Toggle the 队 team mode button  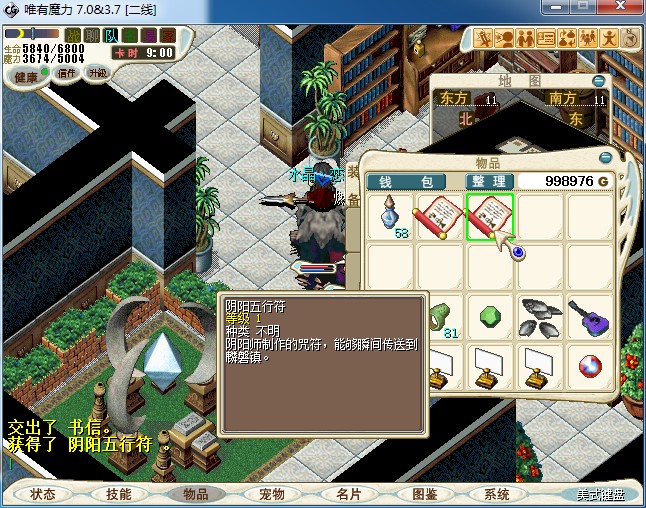112,35
